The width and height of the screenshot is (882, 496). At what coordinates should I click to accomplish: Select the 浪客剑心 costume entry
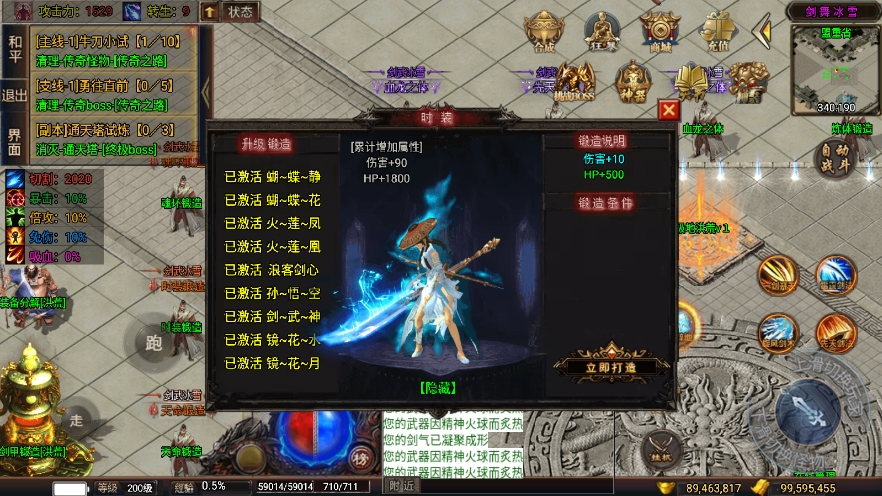[272, 270]
